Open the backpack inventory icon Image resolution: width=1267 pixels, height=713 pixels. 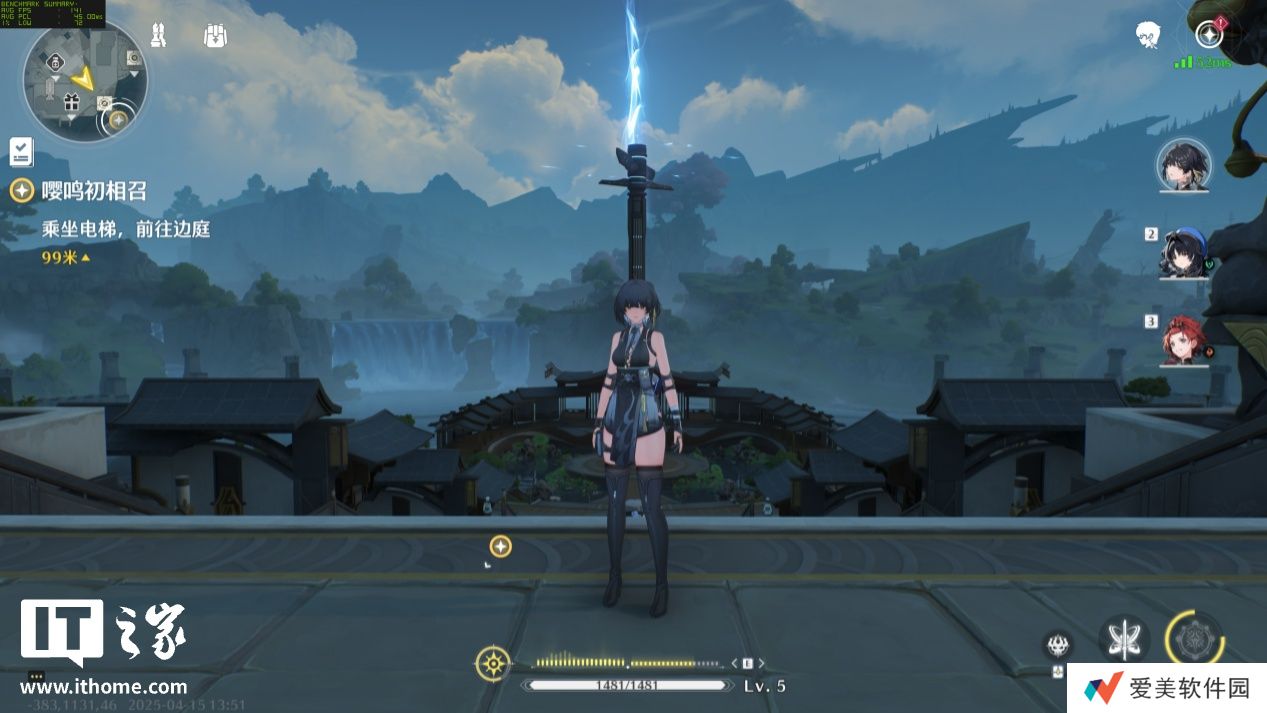pyautogui.click(x=214, y=36)
